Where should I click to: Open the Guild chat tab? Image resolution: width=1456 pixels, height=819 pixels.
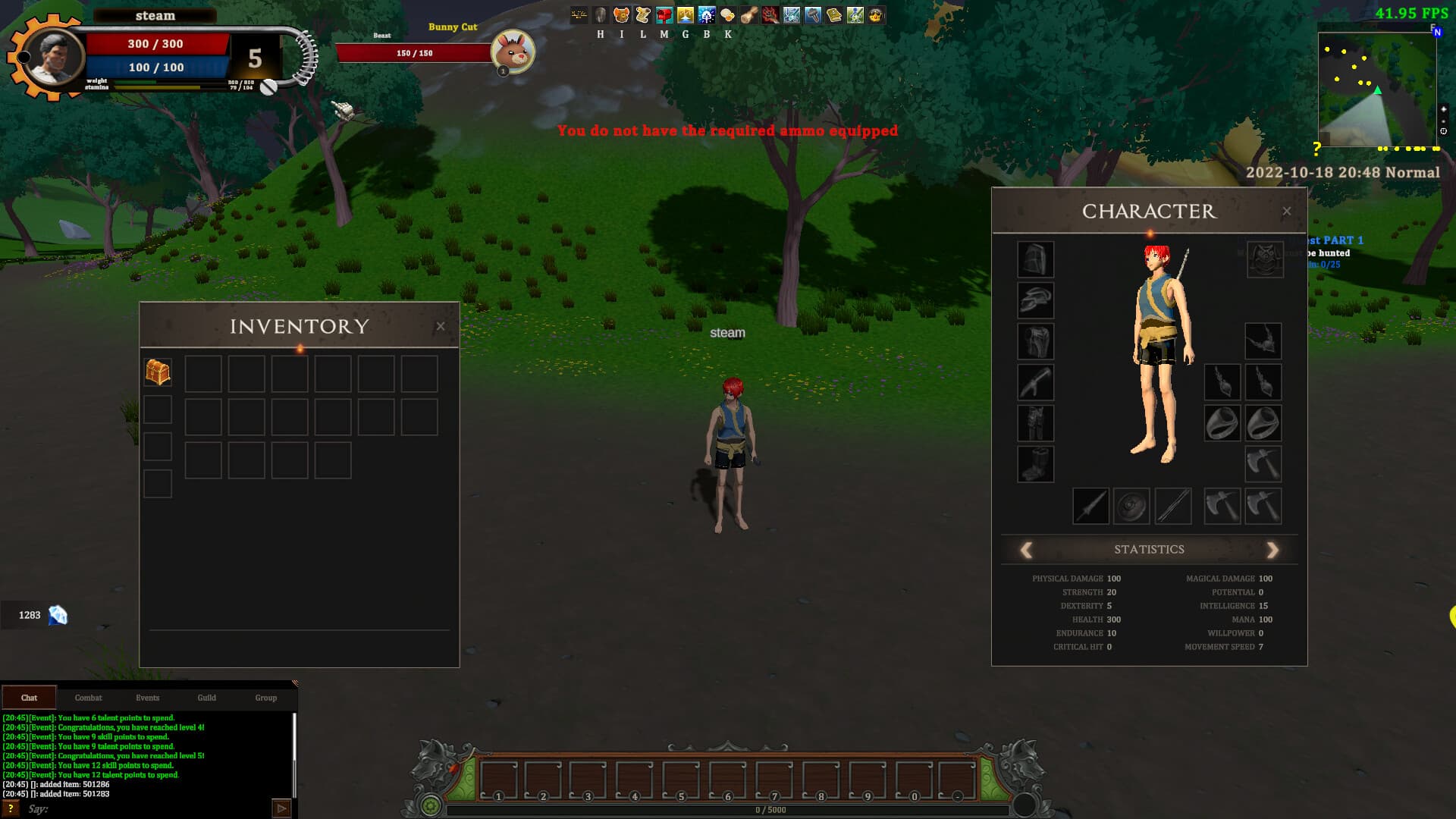coord(206,698)
